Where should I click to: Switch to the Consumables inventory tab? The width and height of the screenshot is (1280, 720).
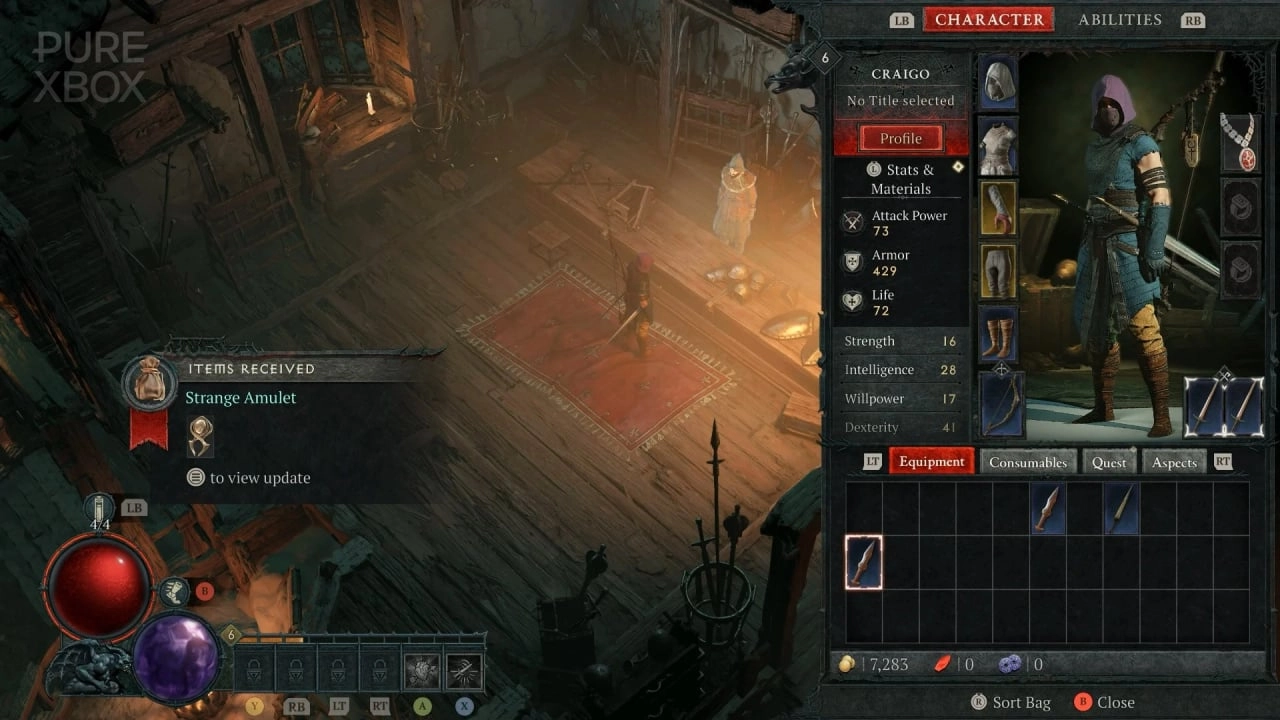pos(1028,461)
